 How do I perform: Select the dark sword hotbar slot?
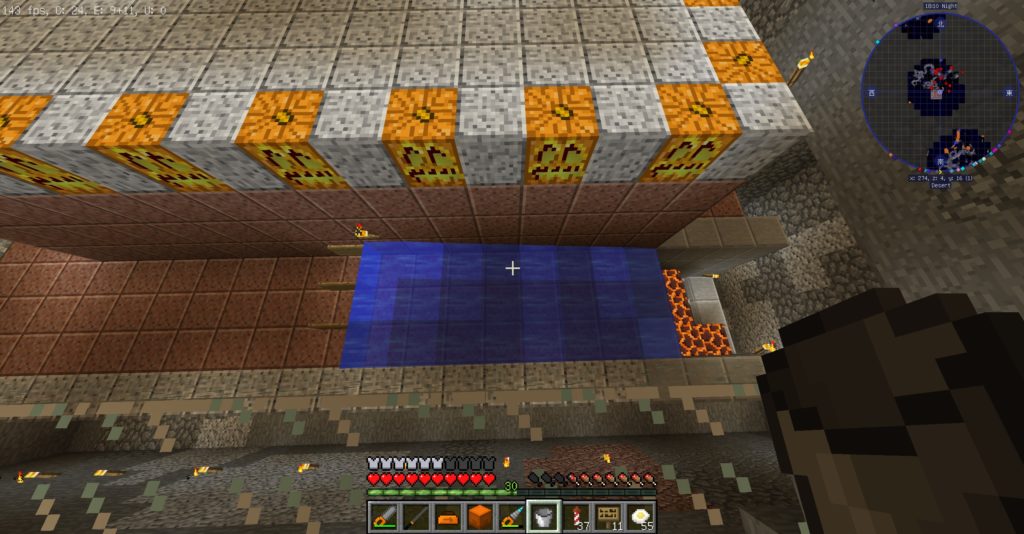click(x=415, y=516)
